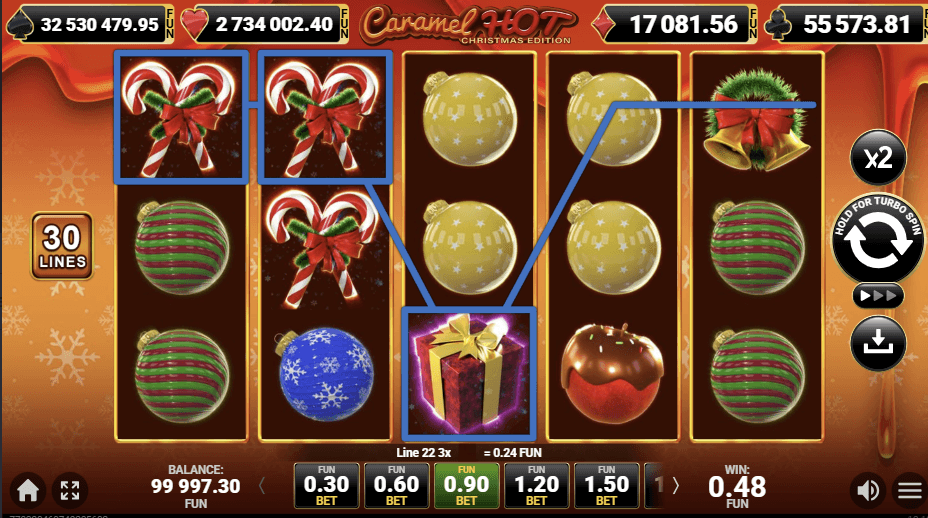Toggle the triple-arrow autoplay control
This screenshot has height=518, width=928.
[x=877, y=296]
